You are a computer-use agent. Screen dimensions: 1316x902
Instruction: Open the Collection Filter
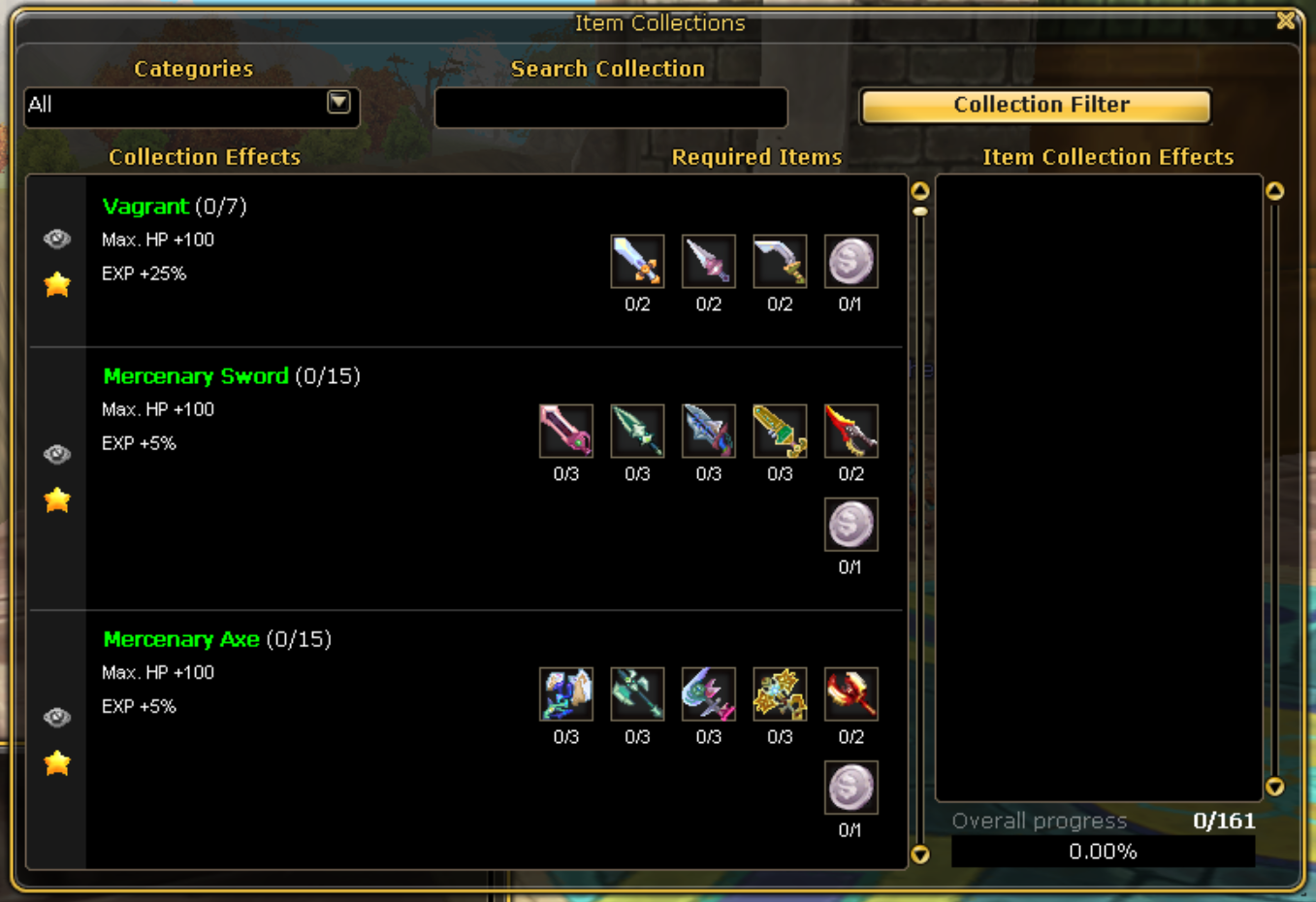pos(1035,106)
